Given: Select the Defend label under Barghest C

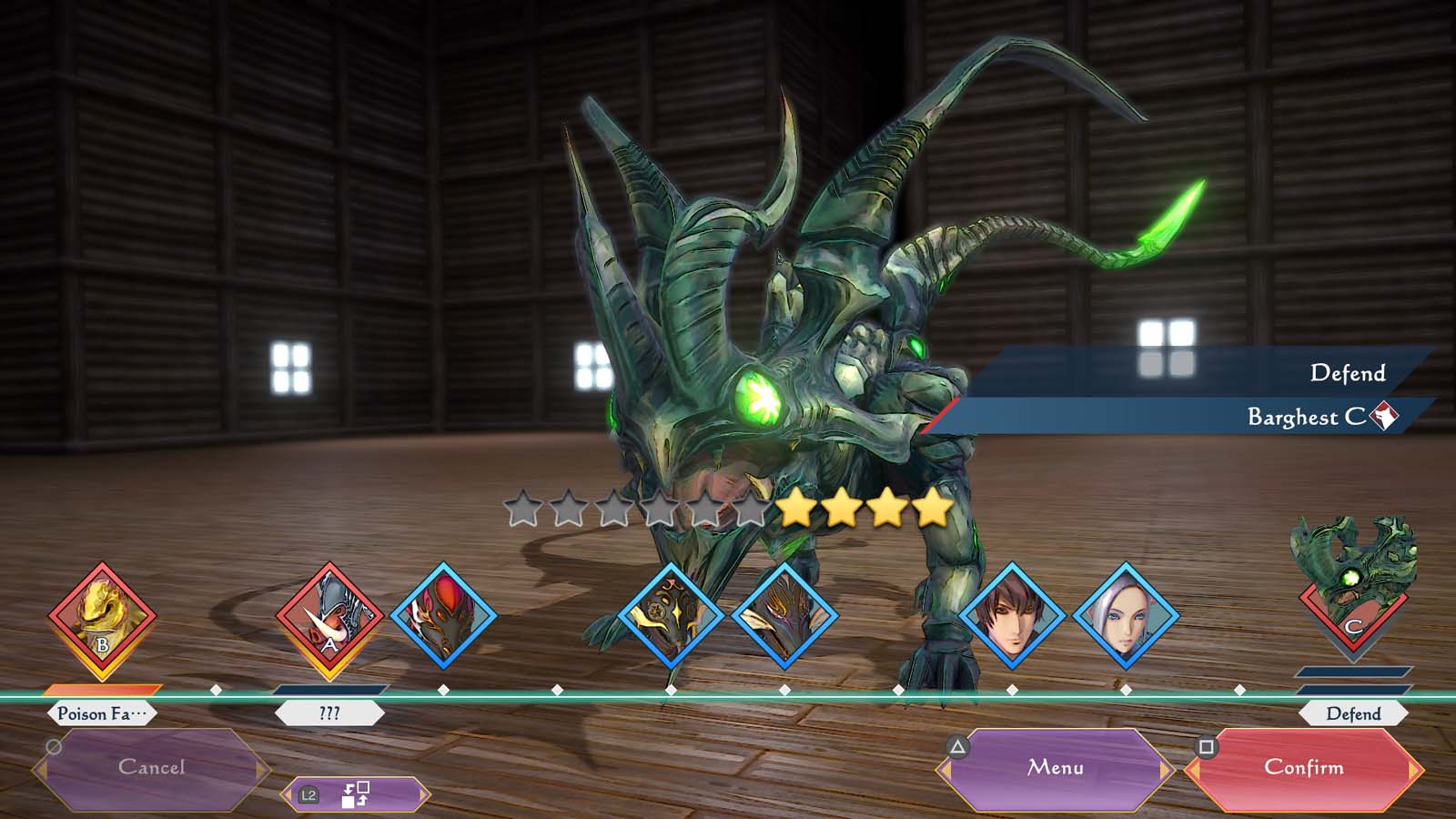Looking at the screenshot, I should coord(1353,713).
